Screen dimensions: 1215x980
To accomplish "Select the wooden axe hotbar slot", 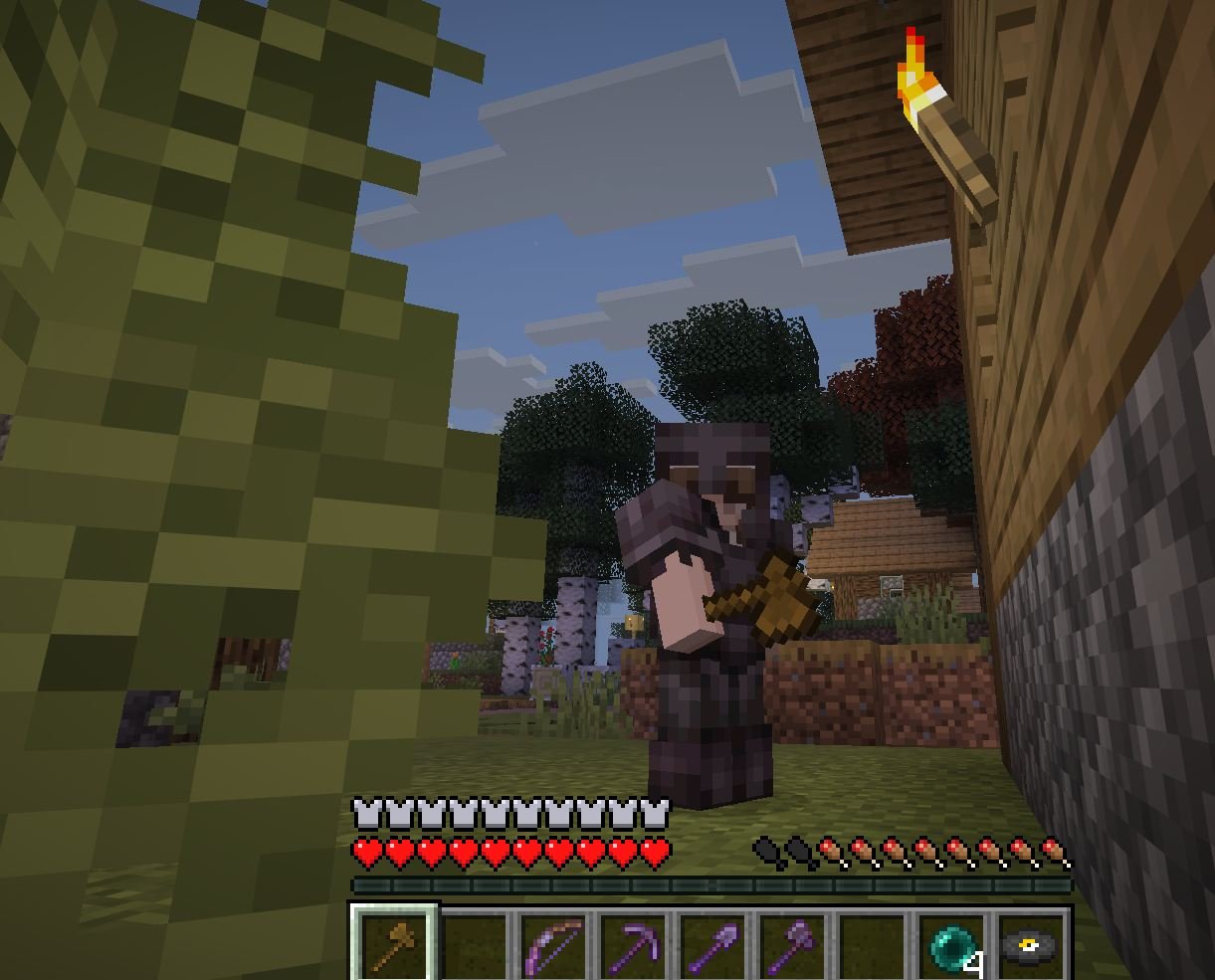I will tap(393, 942).
